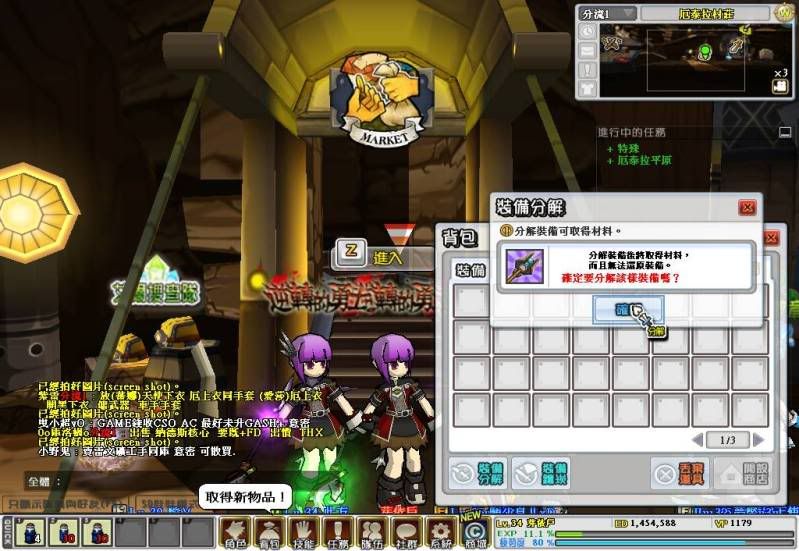Go to the previous backpack page
Viewport: 799px width, 551px height.
coord(696,440)
